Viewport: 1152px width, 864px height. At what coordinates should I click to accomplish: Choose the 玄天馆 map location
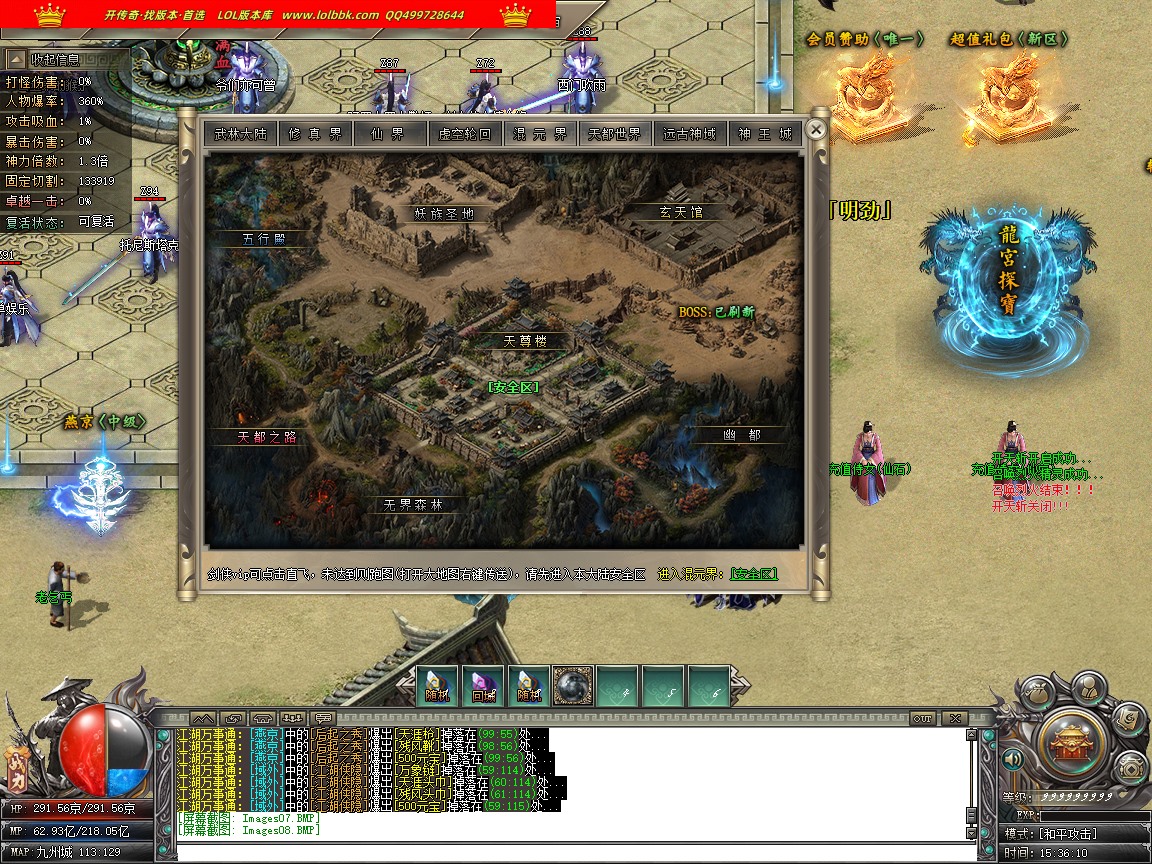681,213
